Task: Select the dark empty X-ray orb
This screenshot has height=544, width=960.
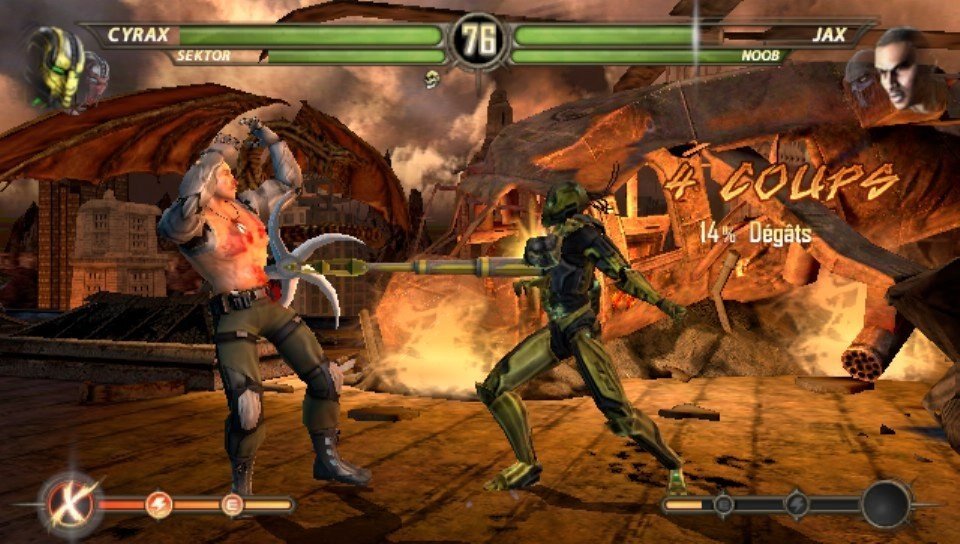Action: 887,504
